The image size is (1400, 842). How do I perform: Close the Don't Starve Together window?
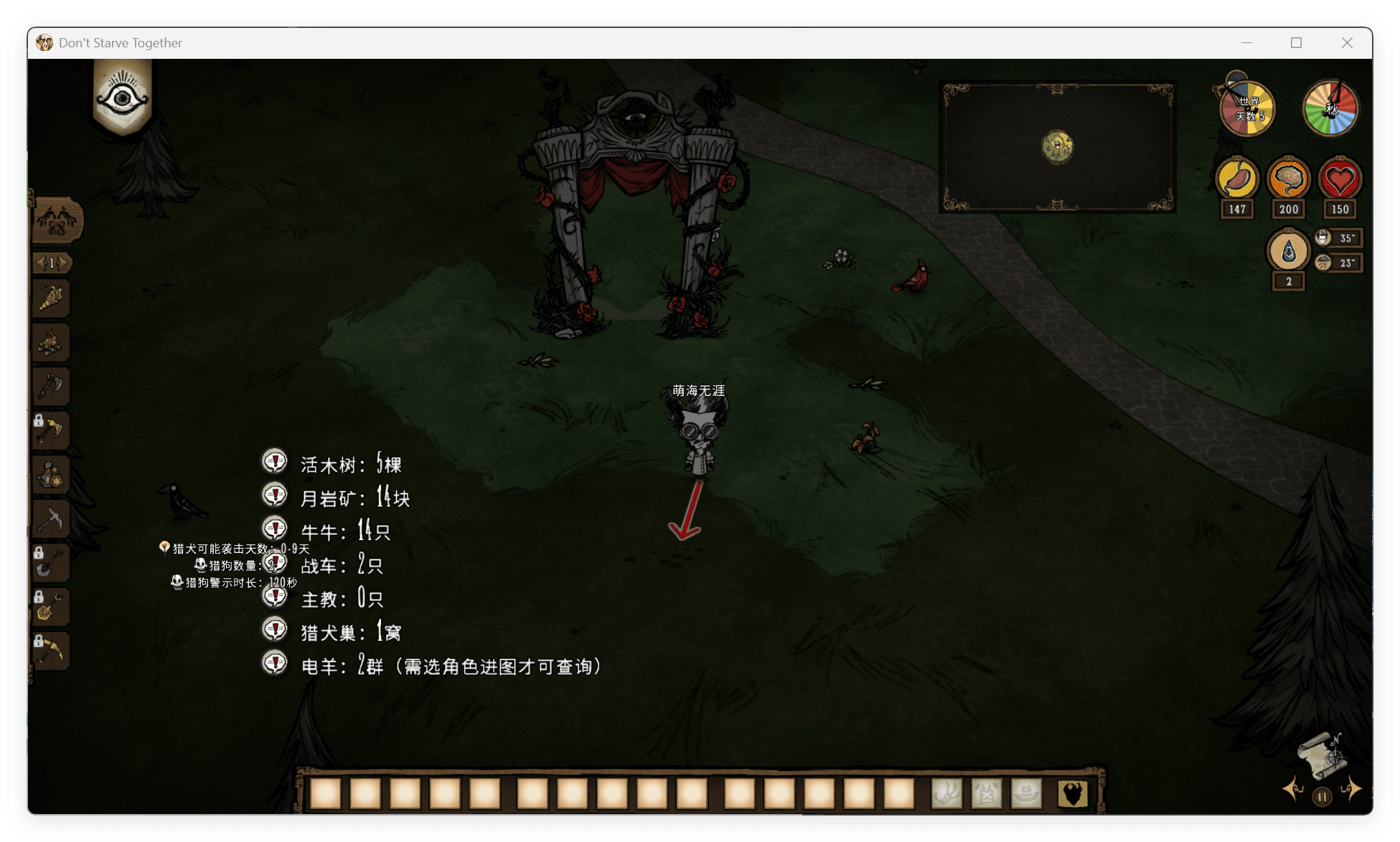click(x=1347, y=43)
